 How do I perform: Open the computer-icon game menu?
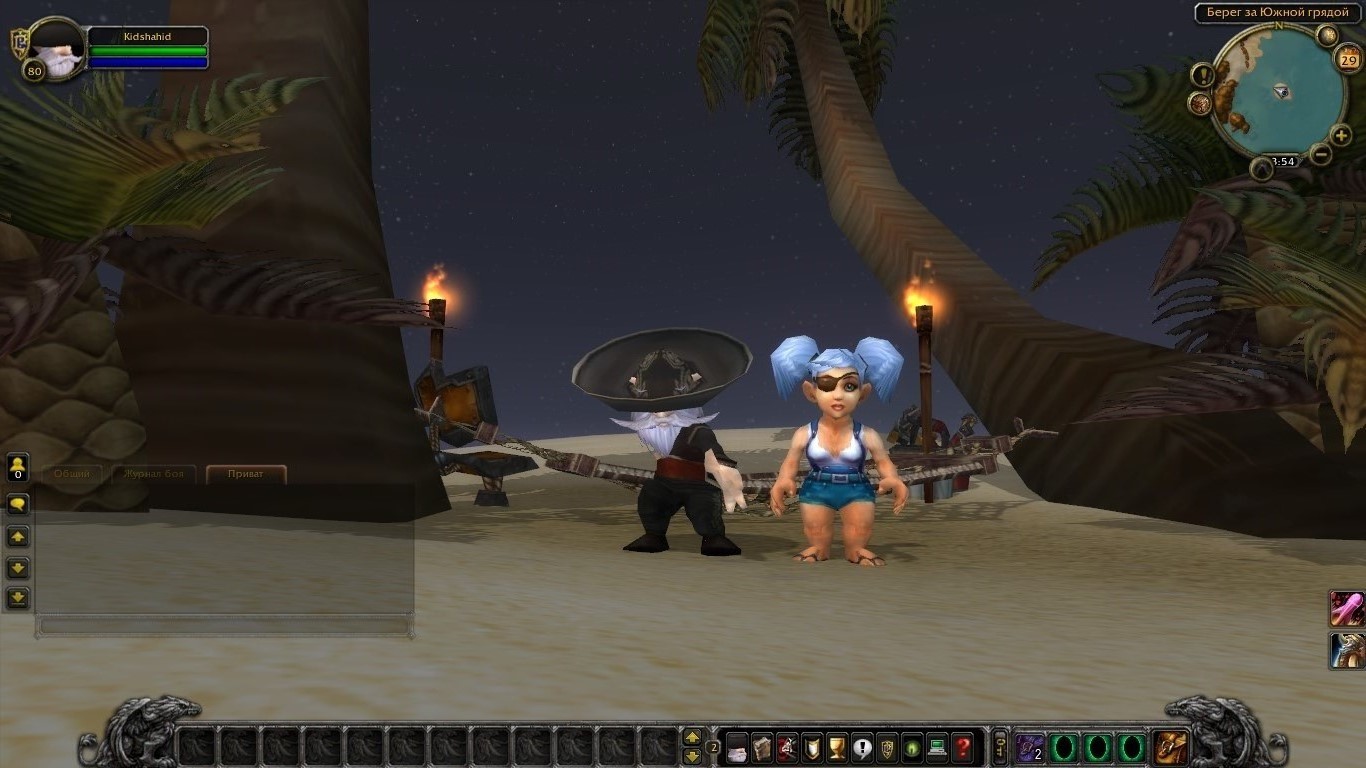coord(937,747)
